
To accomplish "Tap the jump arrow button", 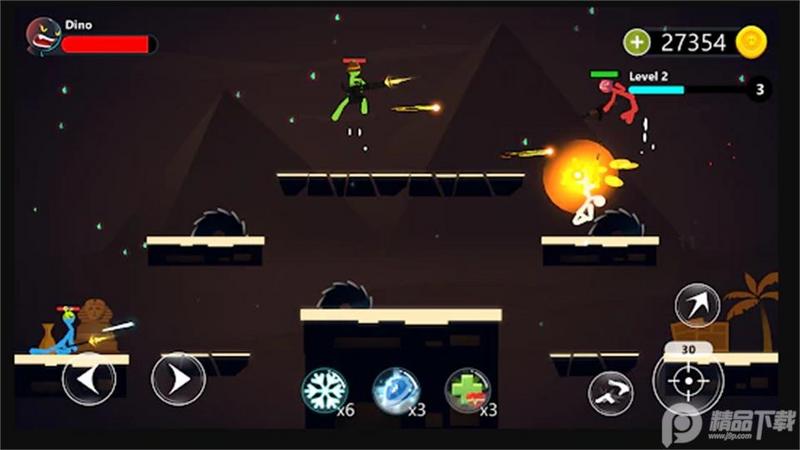I will (x=697, y=305).
